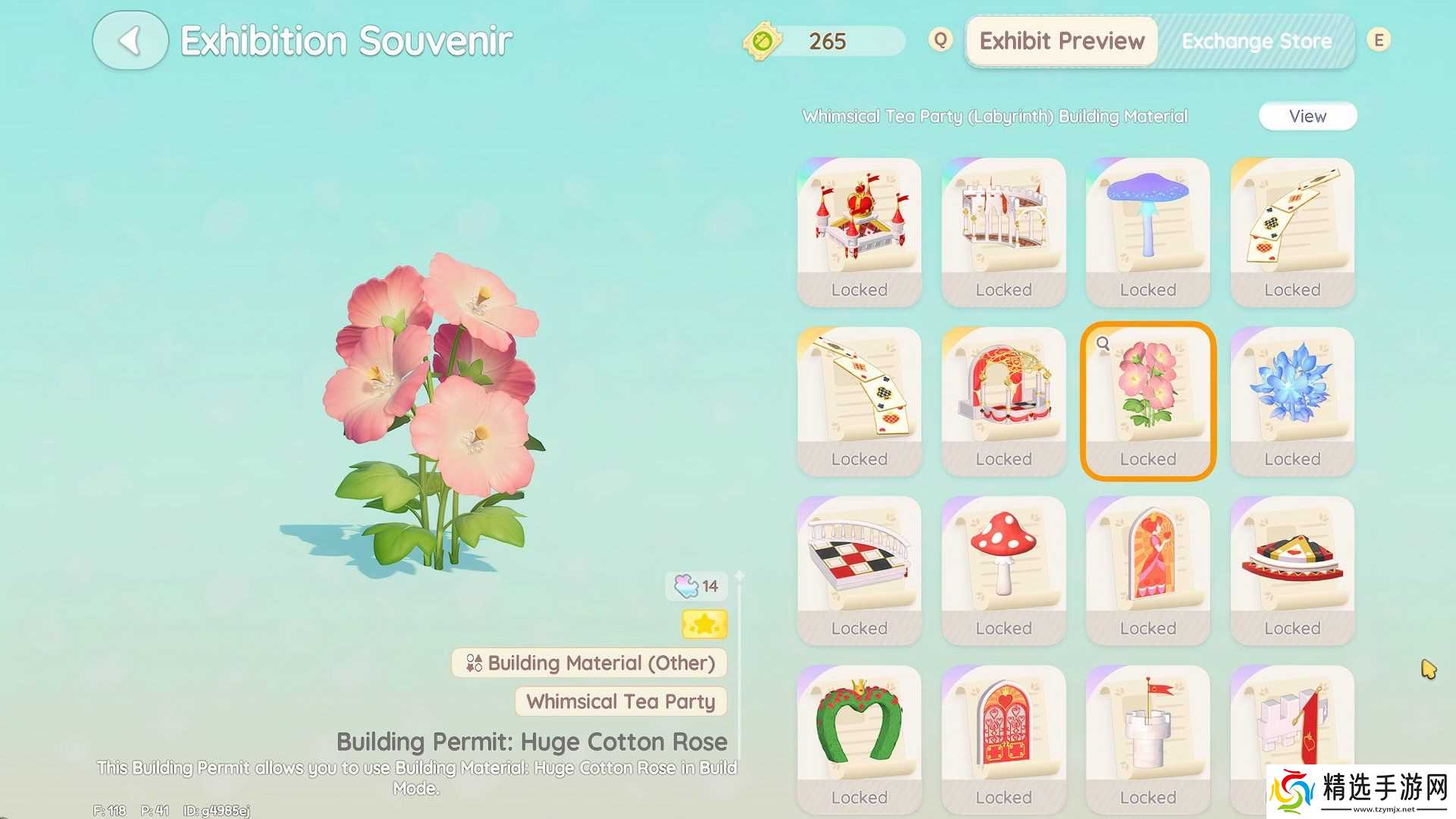Click the Whimsical Tea Party tag

pyautogui.click(x=620, y=701)
